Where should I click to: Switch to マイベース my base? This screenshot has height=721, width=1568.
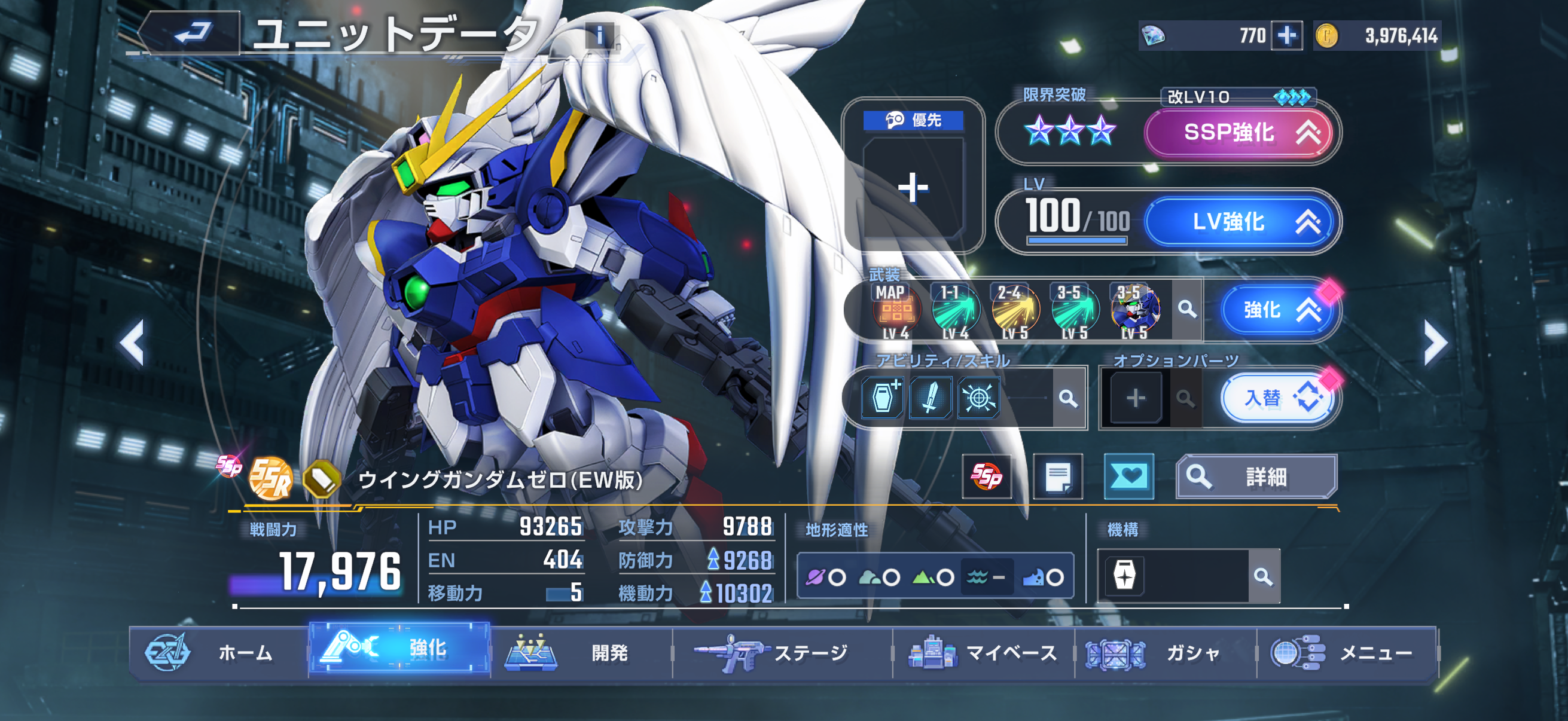983,652
